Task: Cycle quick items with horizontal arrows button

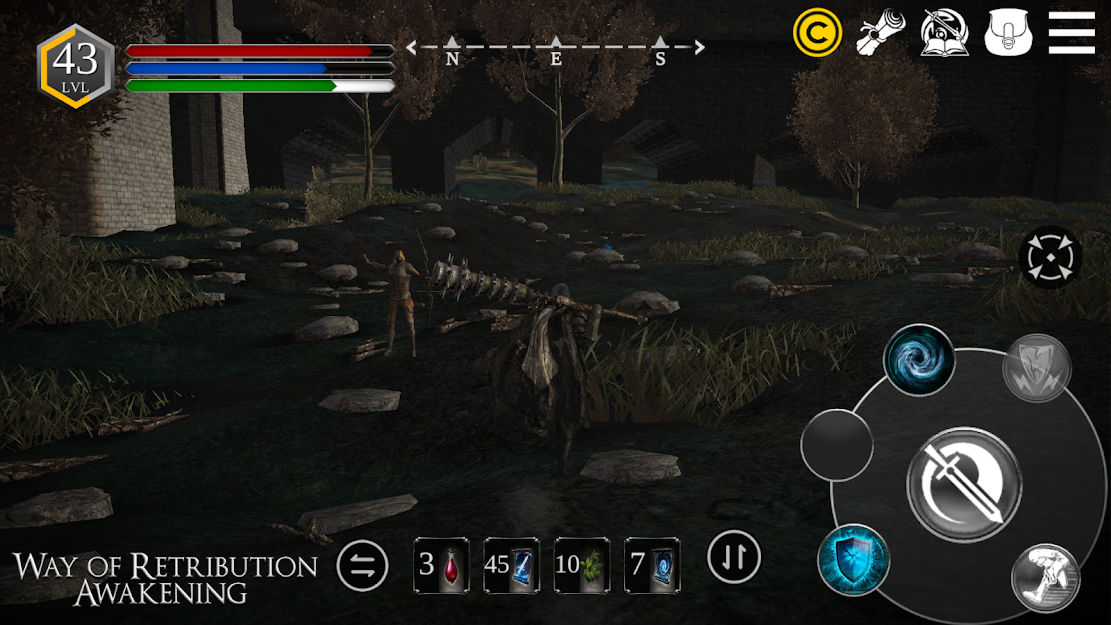Action: pyautogui.click(x=362, y=566)
